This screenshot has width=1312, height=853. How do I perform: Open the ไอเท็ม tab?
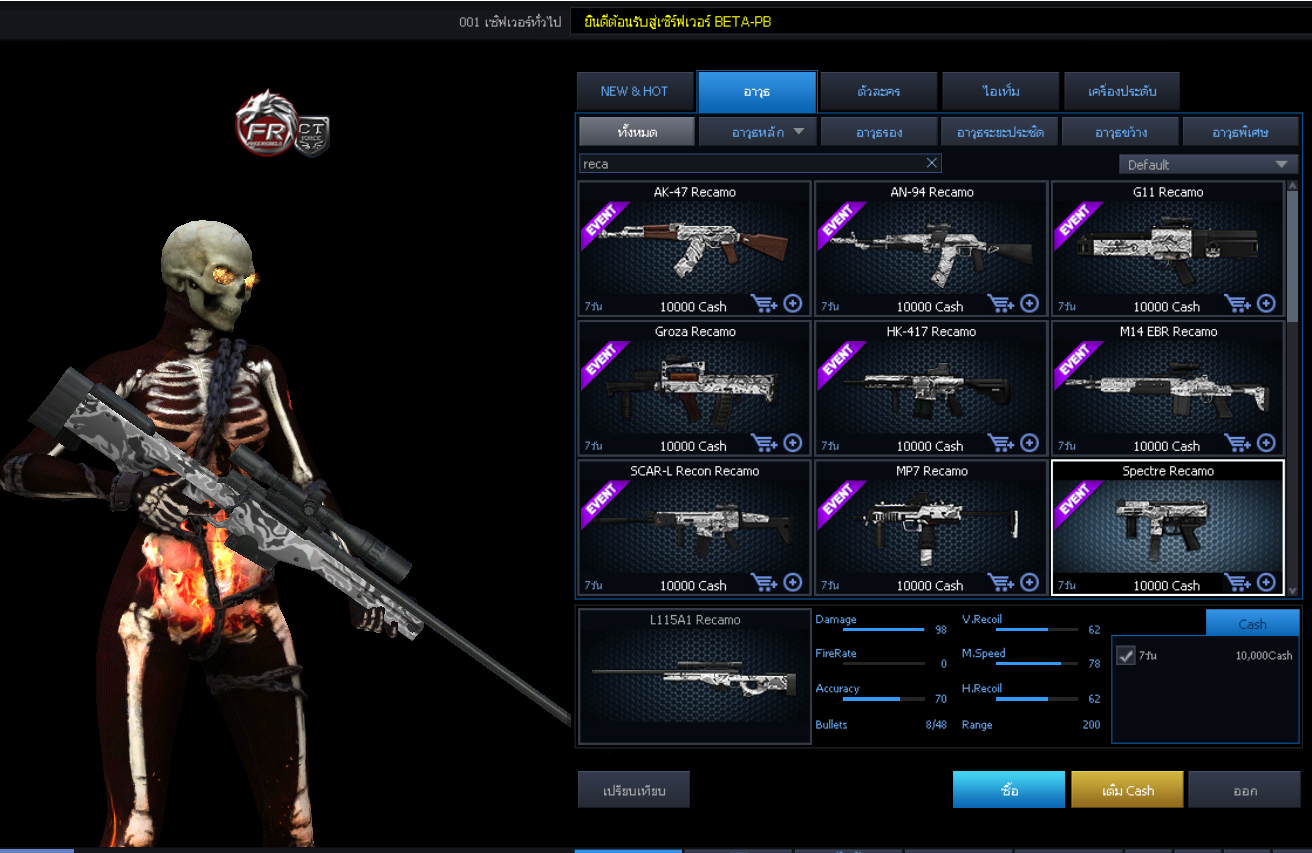(x=1000, y=91)
